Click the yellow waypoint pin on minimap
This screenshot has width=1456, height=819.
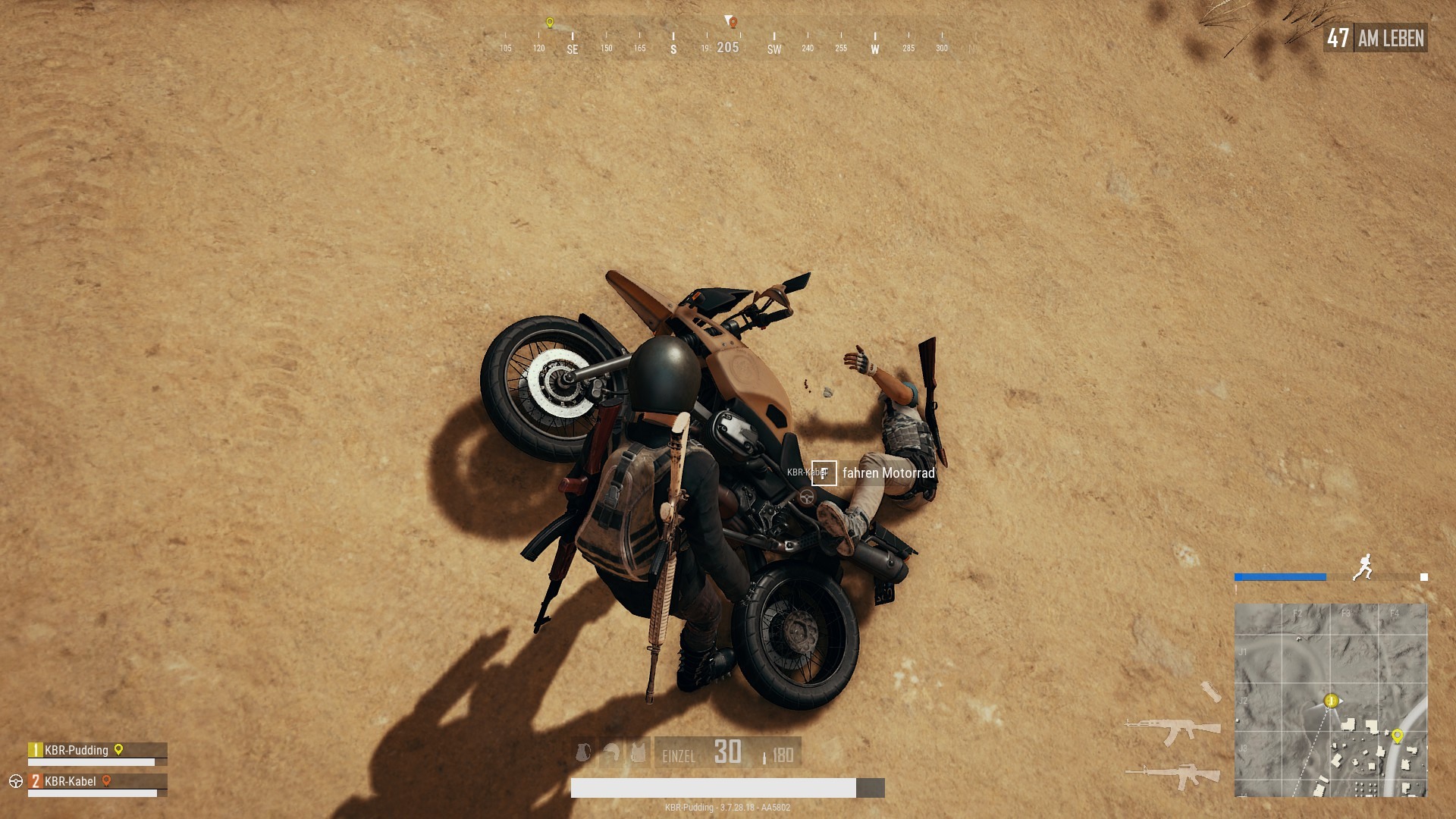pyautogui.click(x=1397, y=735)
